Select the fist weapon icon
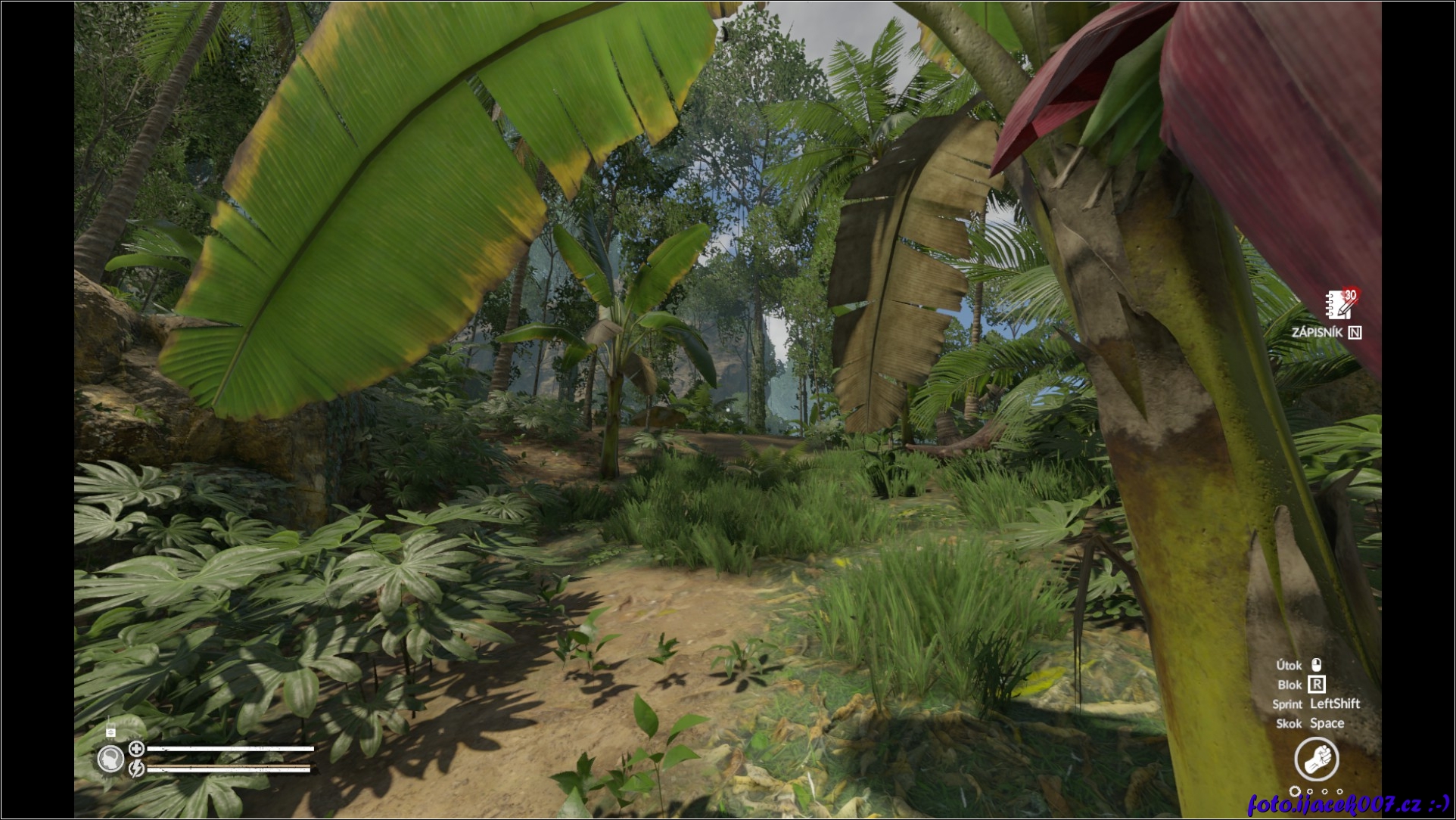1456x820 pixels. click(x=1316, y=758)
